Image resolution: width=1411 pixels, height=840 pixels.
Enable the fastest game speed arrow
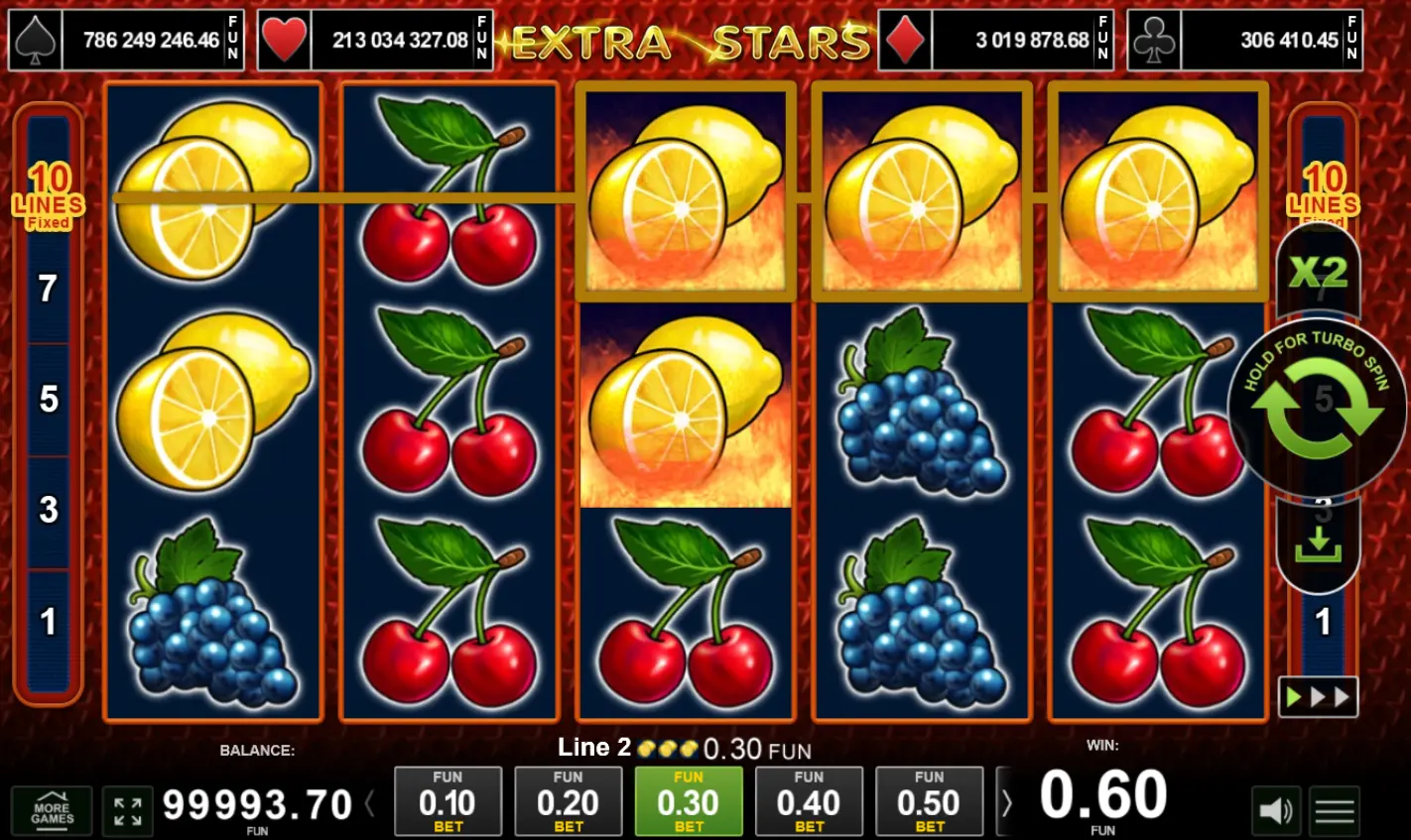click(1344, 697)
